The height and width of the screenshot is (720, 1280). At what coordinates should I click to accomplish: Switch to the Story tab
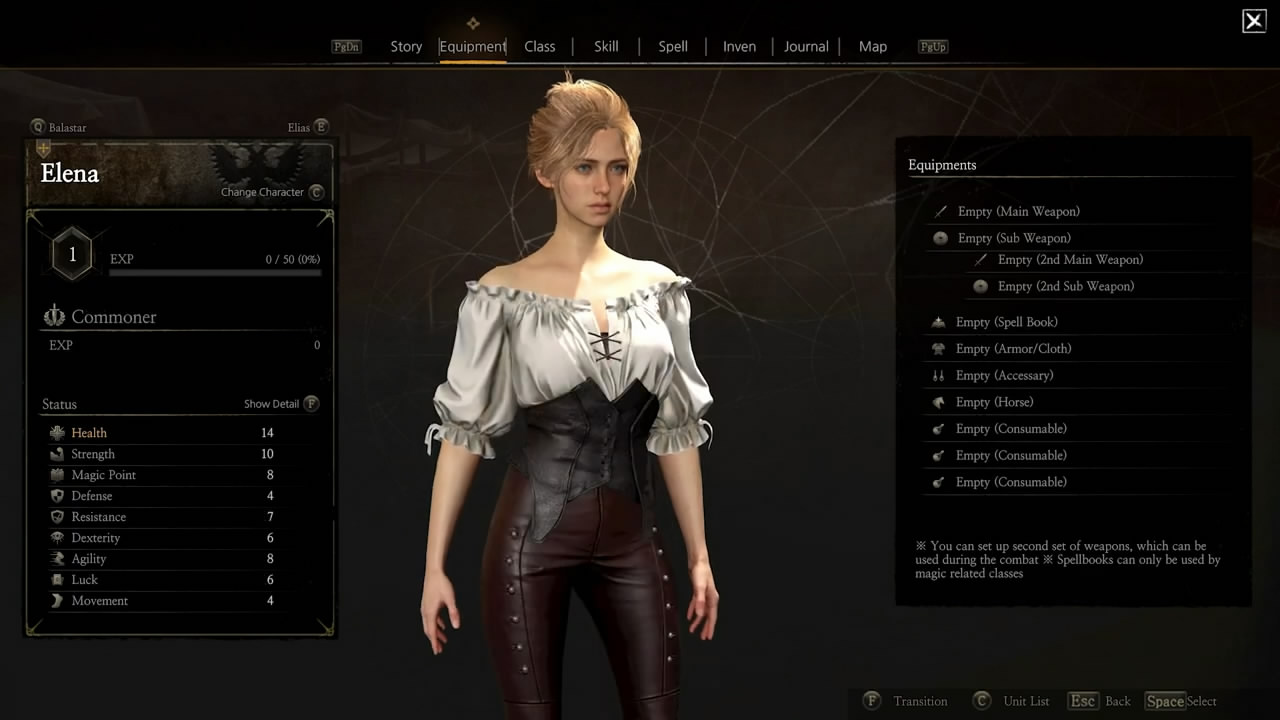click(406, 47)
